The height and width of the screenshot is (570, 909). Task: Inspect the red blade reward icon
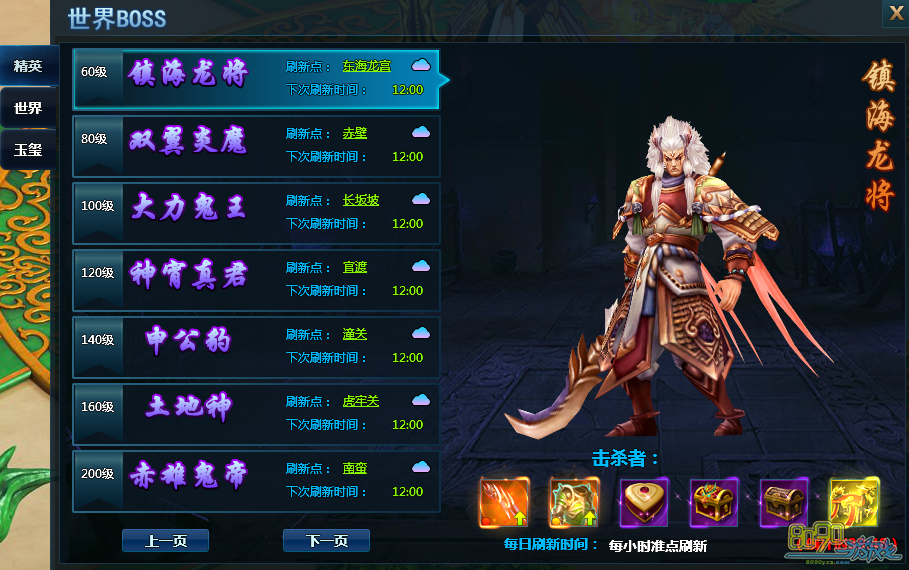(x=505, y=502)
